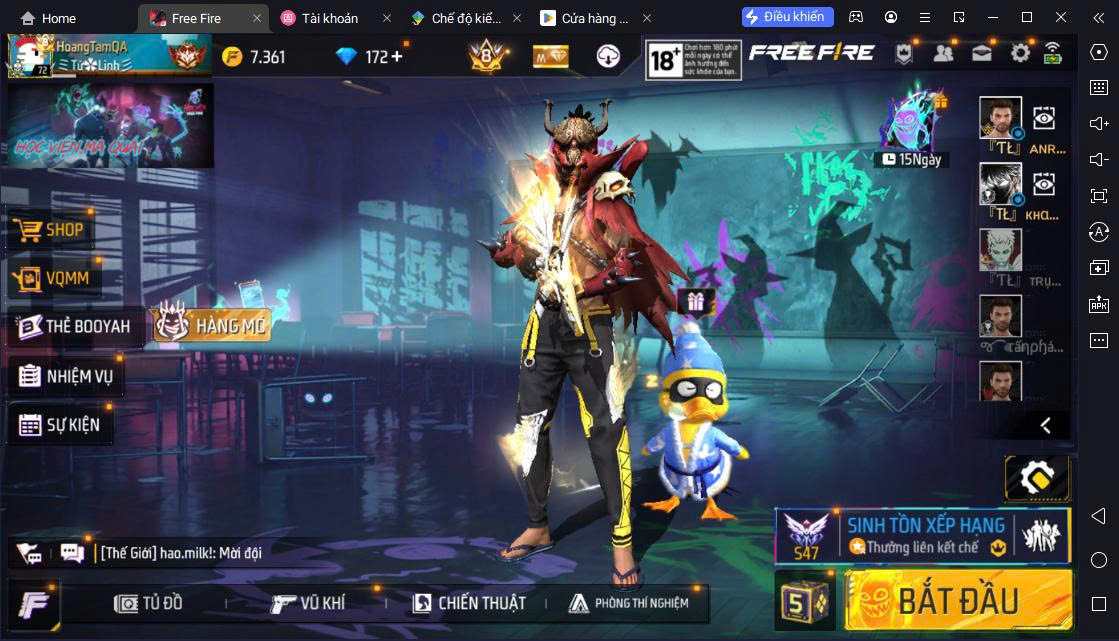Open the CHIẾN THUẬT tactics tab
The width and height of the screenshot is (1119, 641).
coord(468,603)
